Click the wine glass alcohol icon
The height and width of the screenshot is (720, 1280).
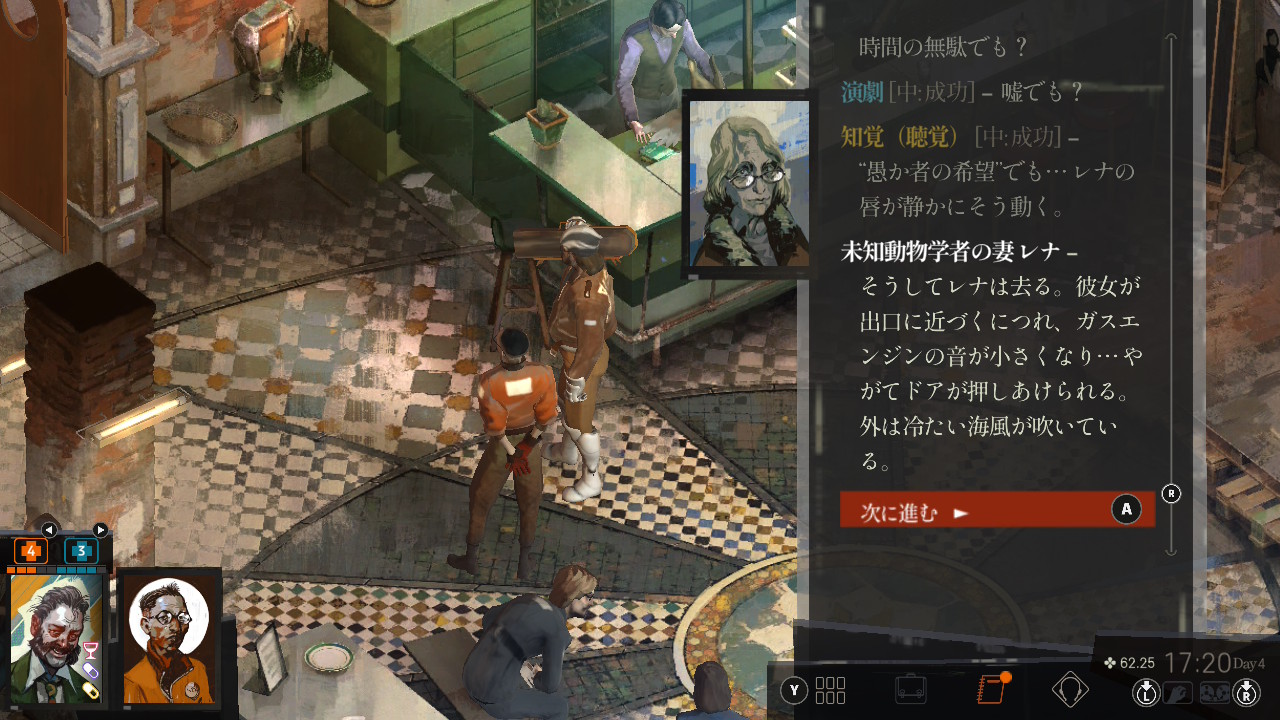[x=91, y=651]
